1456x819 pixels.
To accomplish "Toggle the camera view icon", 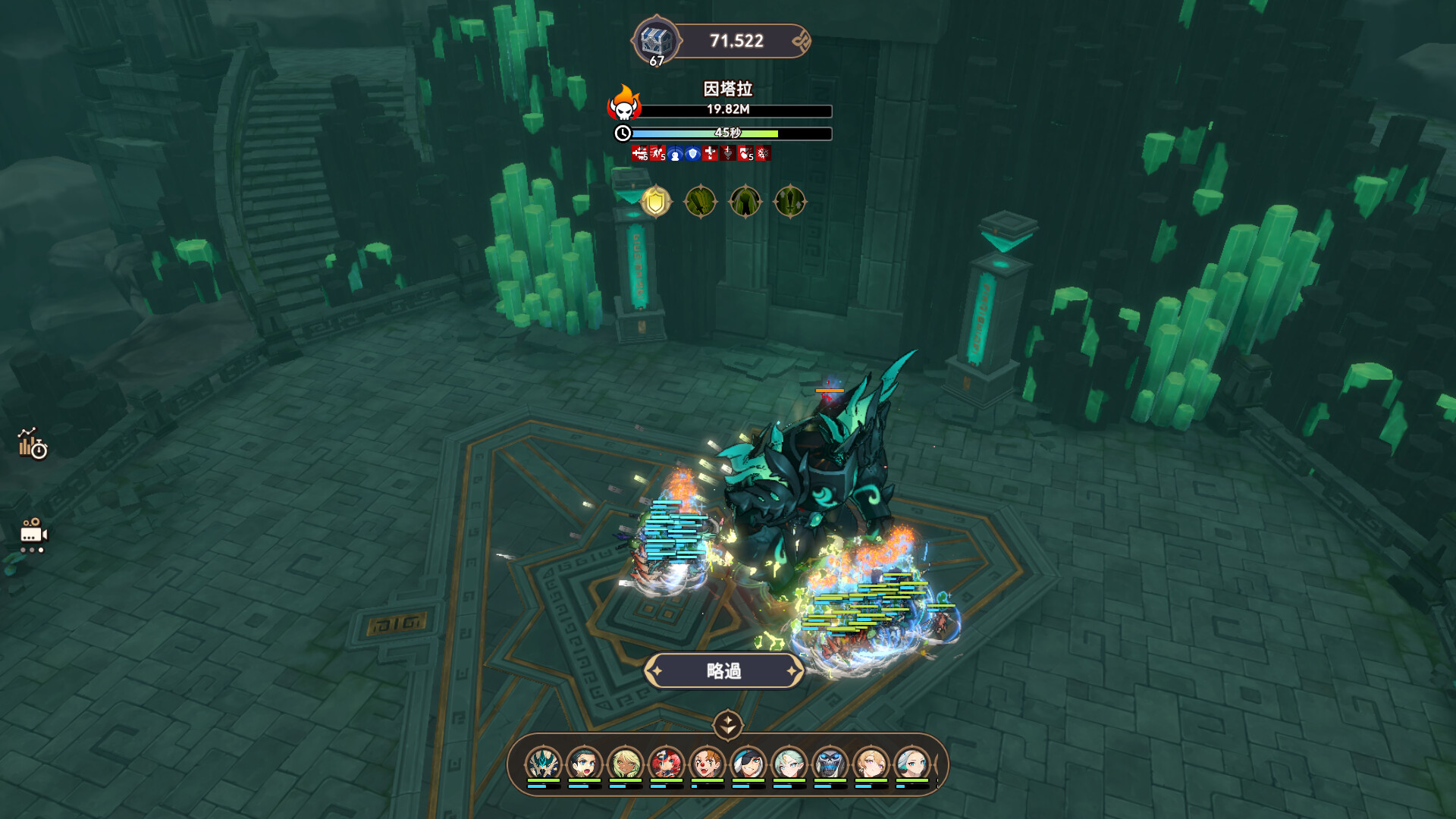I will click(x=33, y=535).
